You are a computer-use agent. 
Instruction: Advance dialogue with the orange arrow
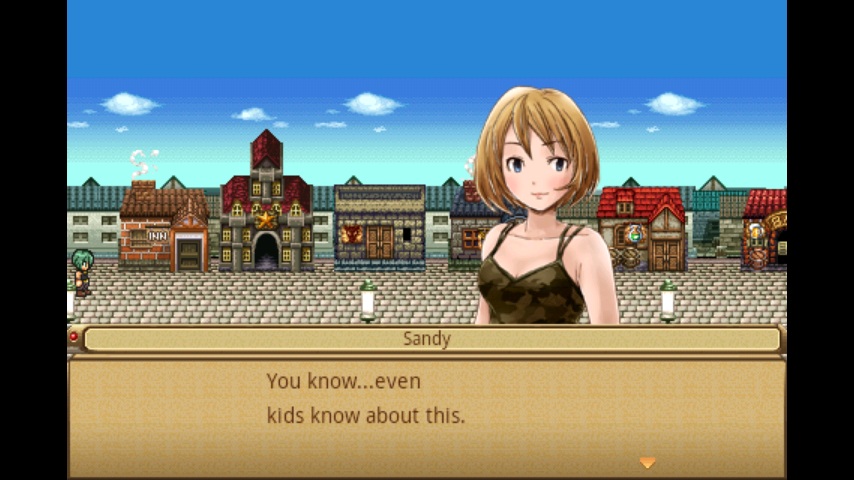point(647,462)
